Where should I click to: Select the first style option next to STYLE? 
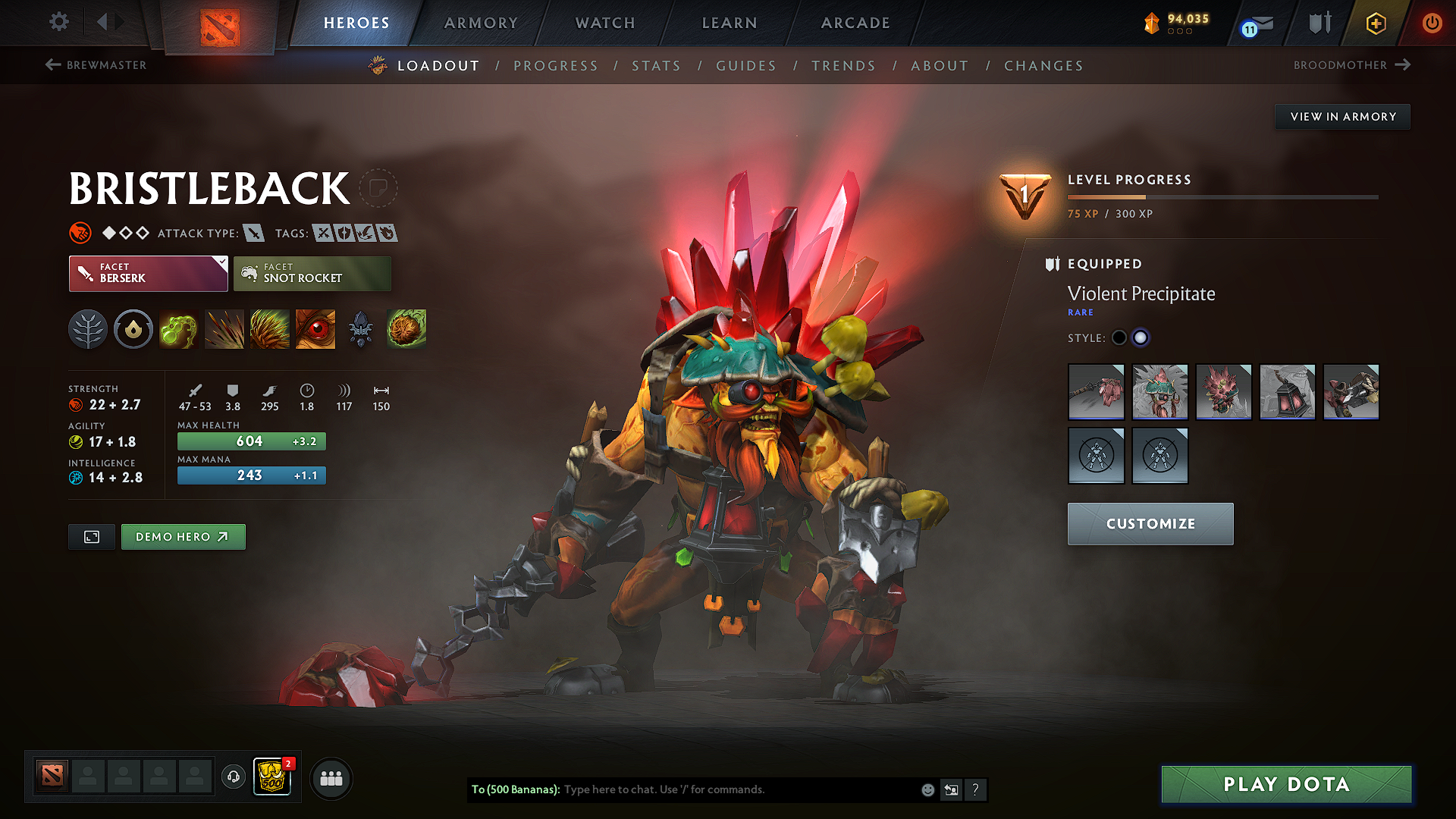click(1119, 337)
